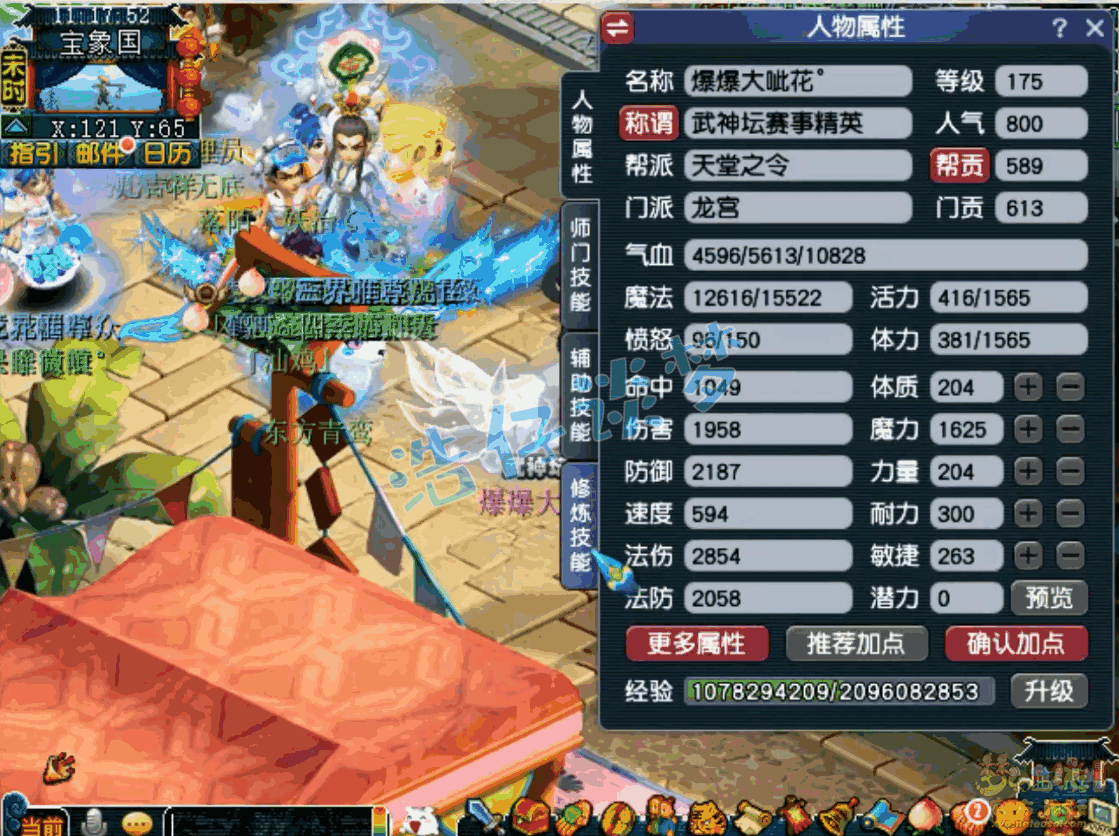Click the 升级 level-up button
The height and width of the screenshot is (836, 1119).
1048,690
